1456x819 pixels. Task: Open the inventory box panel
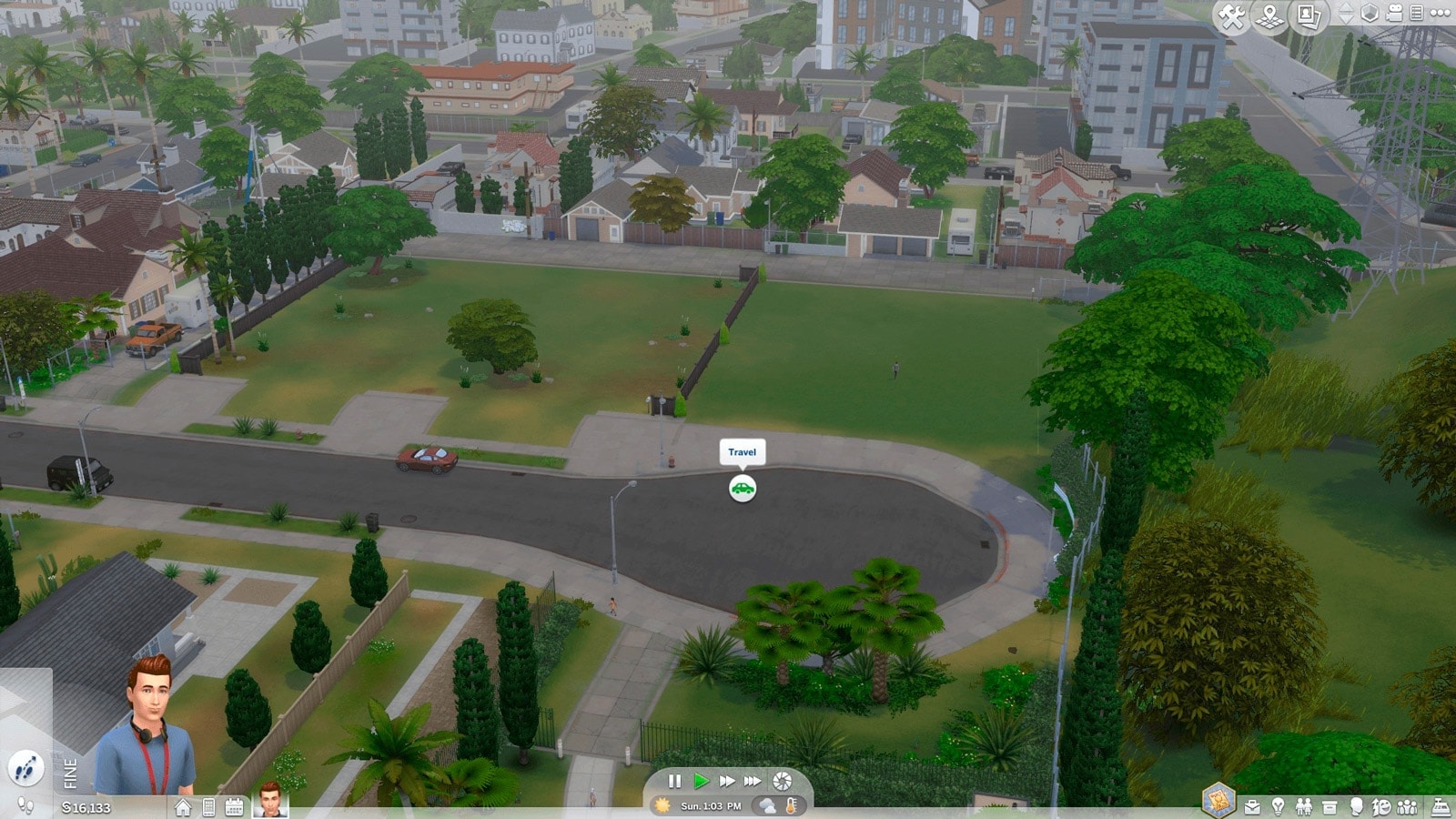pos(1329,807)
